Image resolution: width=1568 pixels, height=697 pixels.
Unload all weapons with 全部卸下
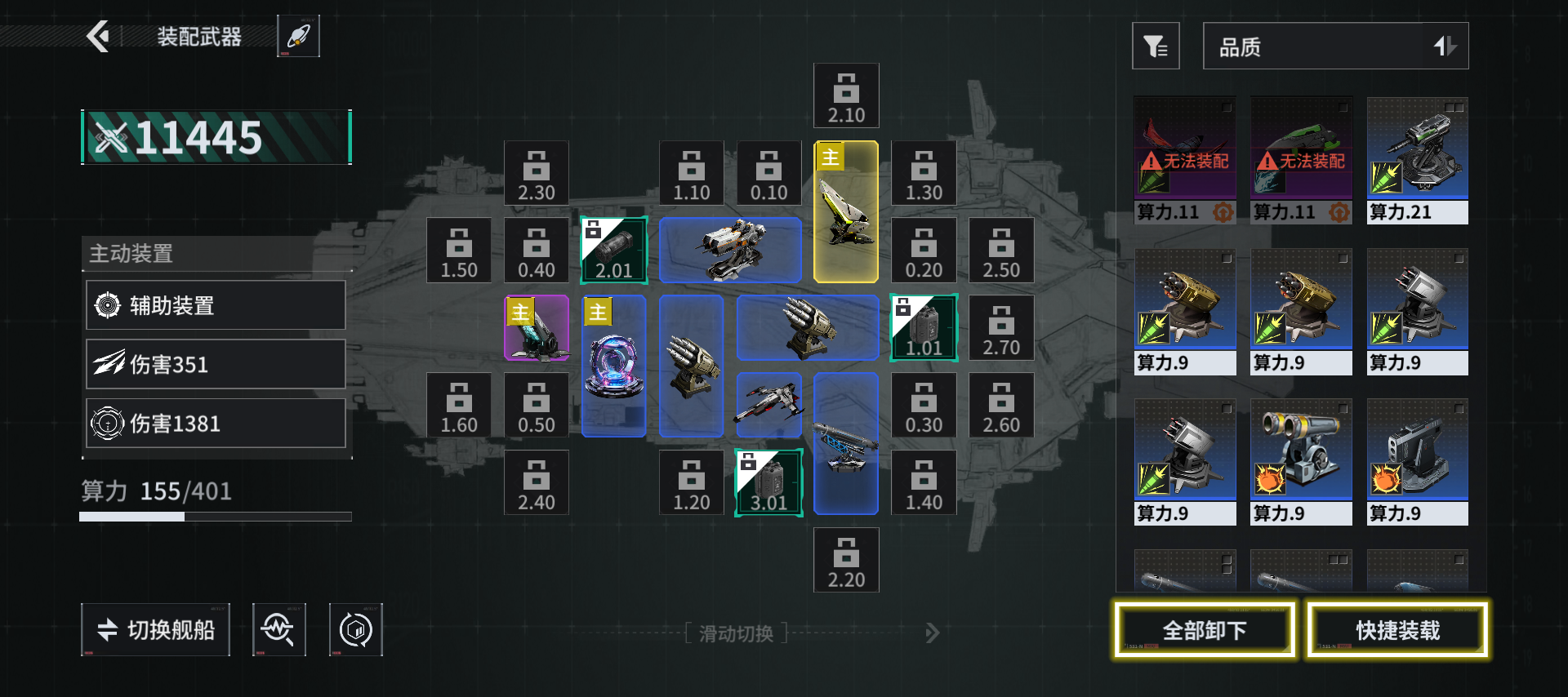pyautogui.click(x=1205, y=629)
